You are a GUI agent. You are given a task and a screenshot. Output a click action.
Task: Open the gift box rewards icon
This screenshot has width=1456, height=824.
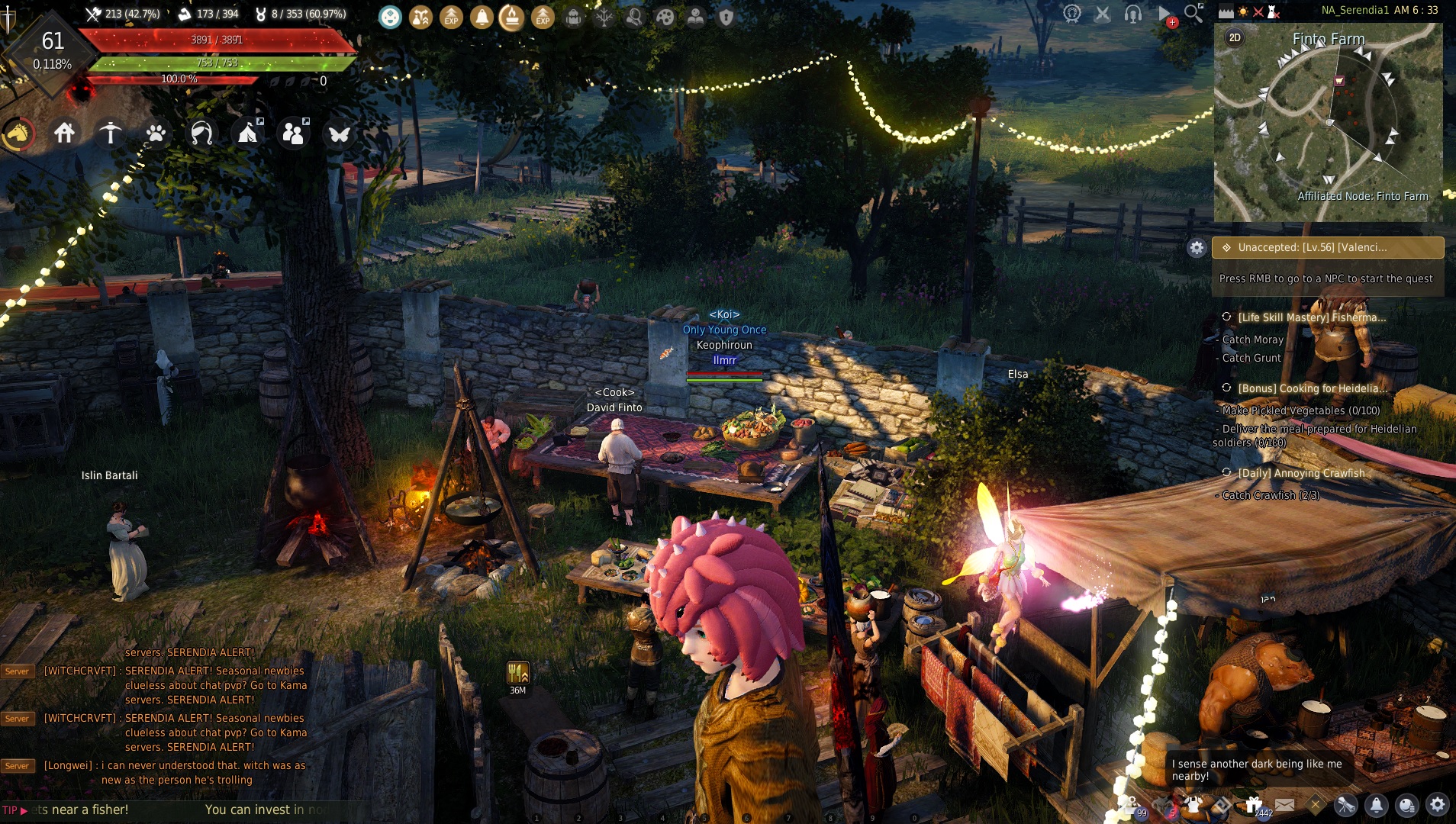click(x=1254, y=804)
